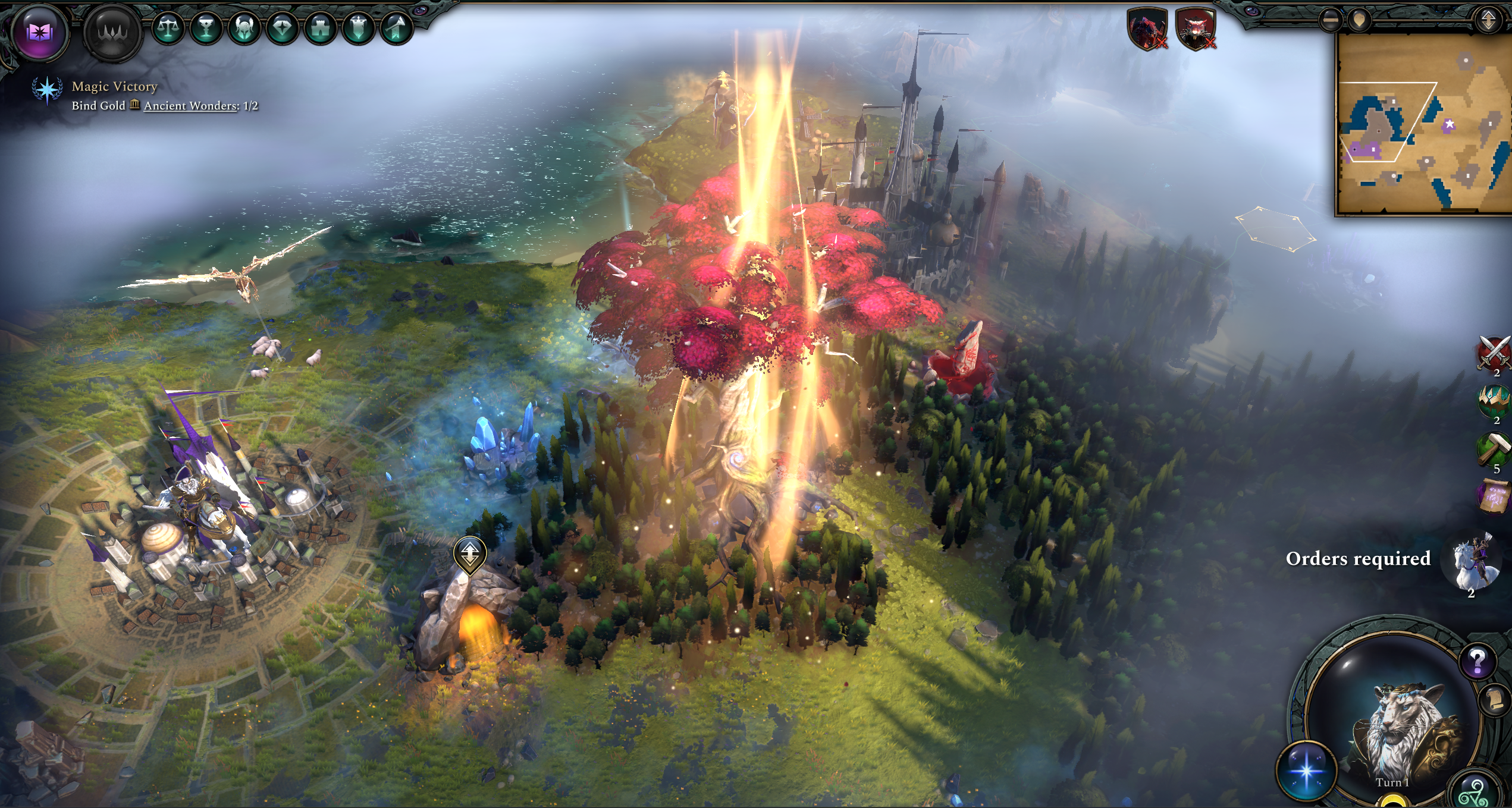Image resolution: width=1512 pixels, height=808 pixels.
Task: Open the purple spellbook tome button
Action: [39, 32]
